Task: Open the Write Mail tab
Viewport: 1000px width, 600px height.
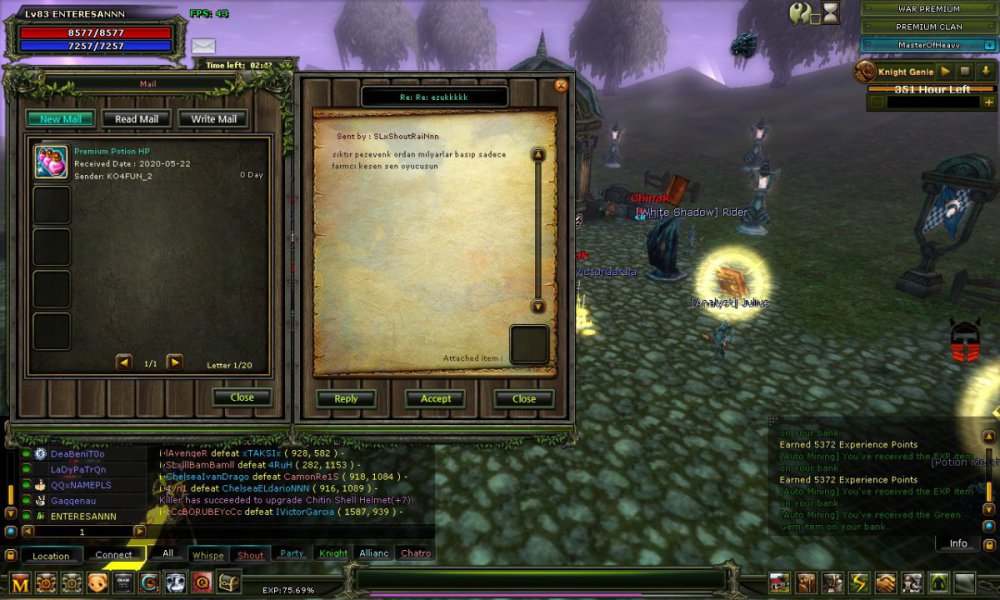Action: coord(213,119)
